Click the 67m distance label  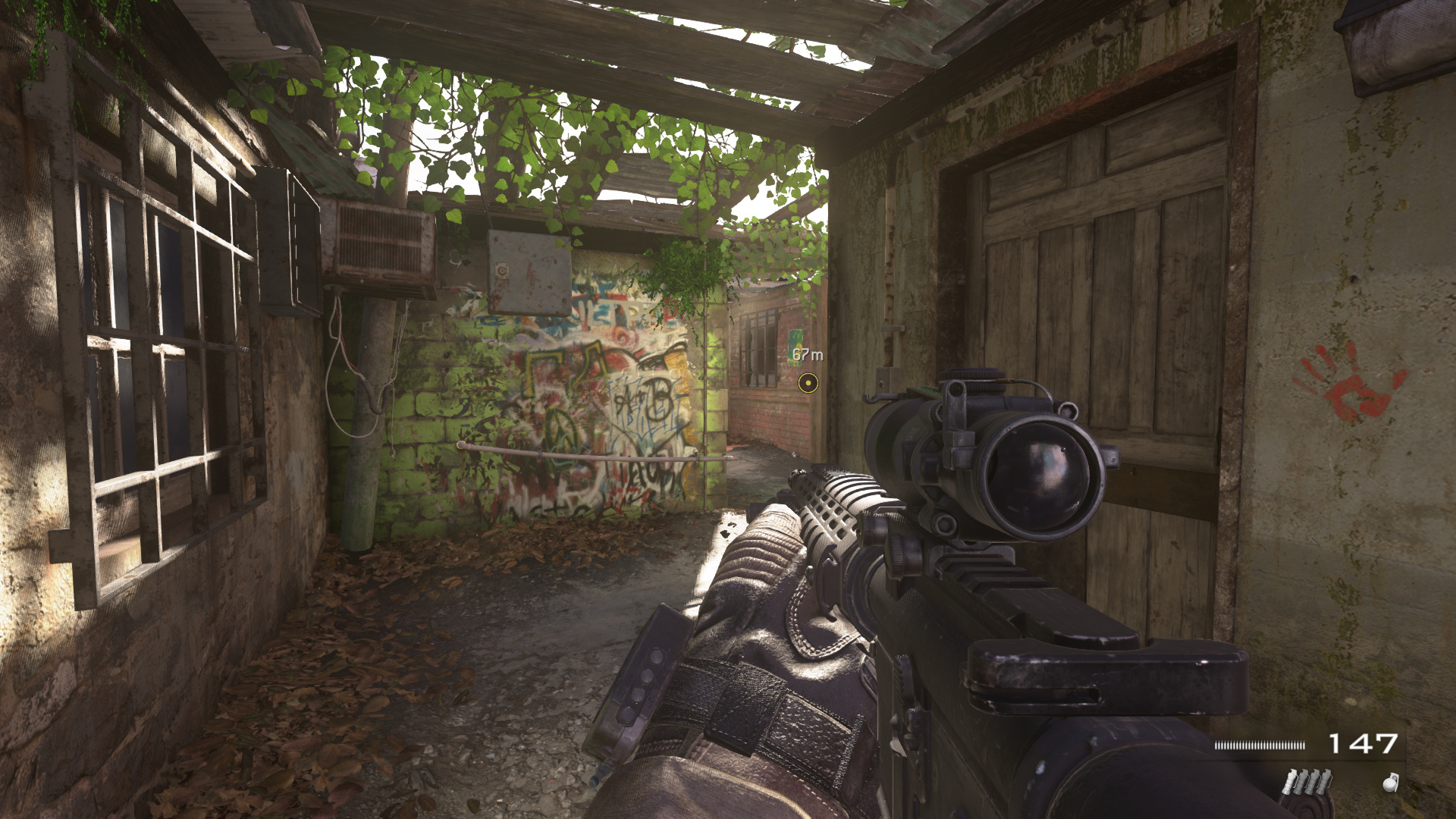pos(806,354)
